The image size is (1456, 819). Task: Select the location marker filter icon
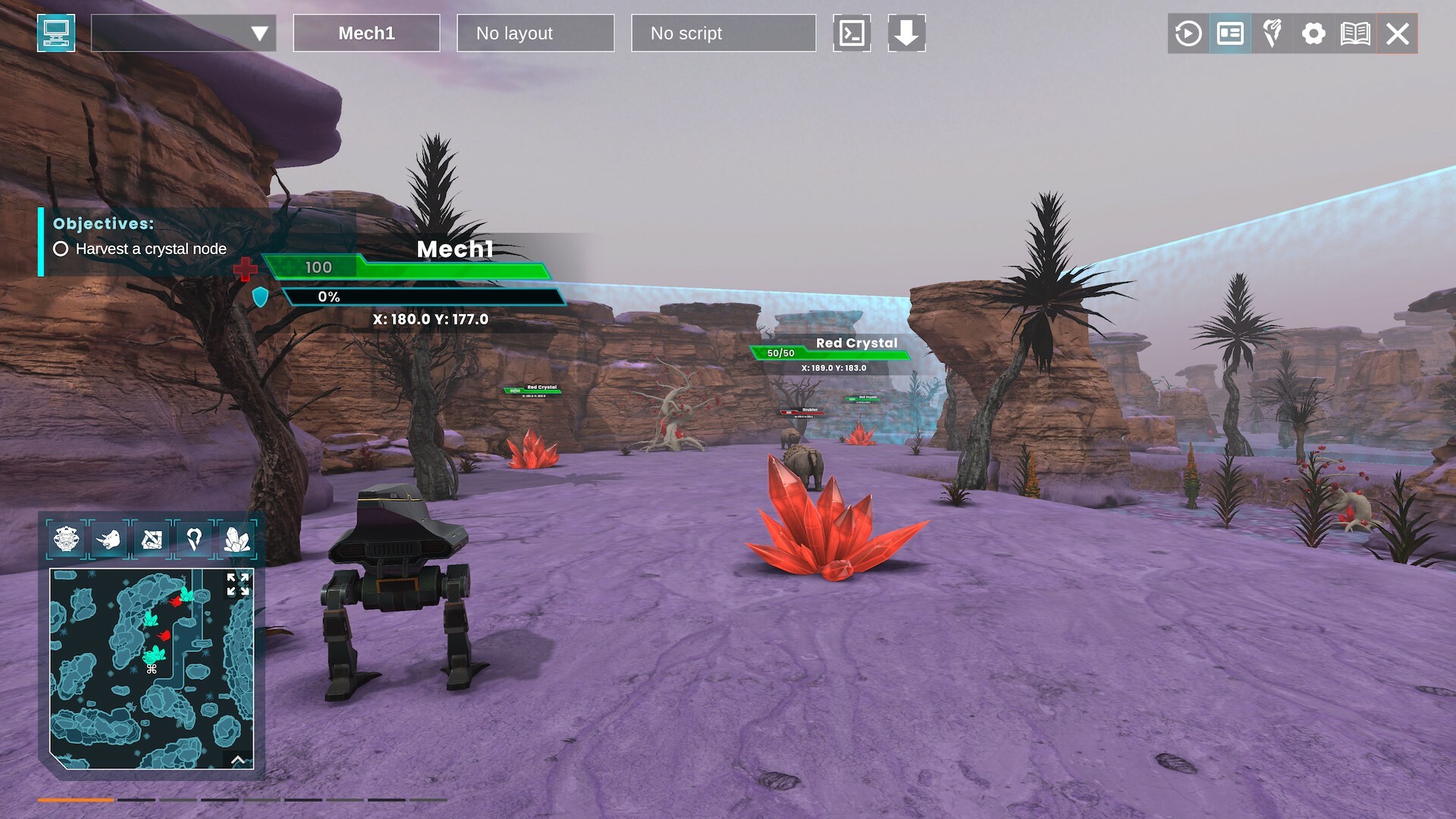195,540
